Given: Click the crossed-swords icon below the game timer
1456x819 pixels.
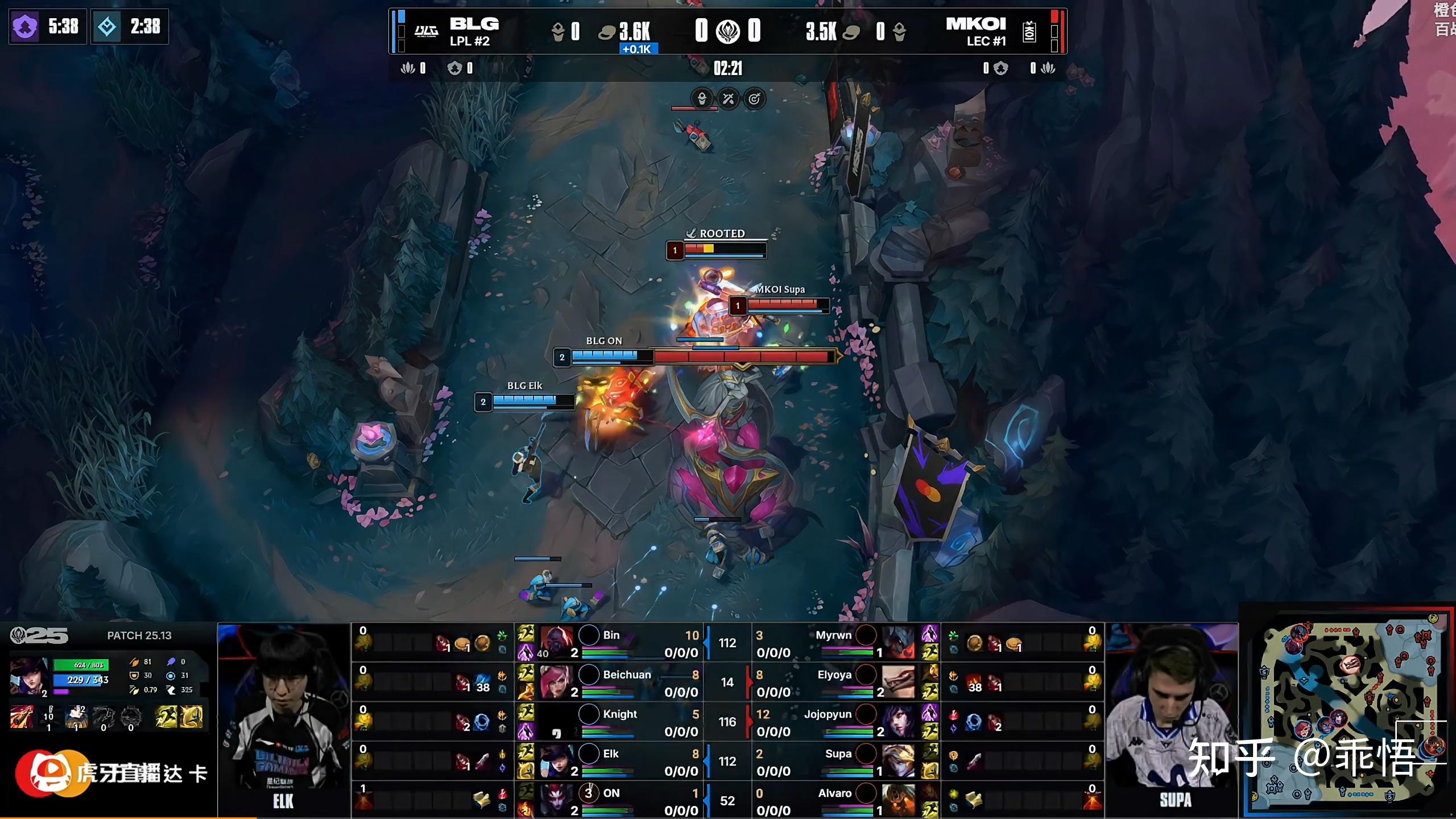Looking at the screenshot, I should 728,99.
